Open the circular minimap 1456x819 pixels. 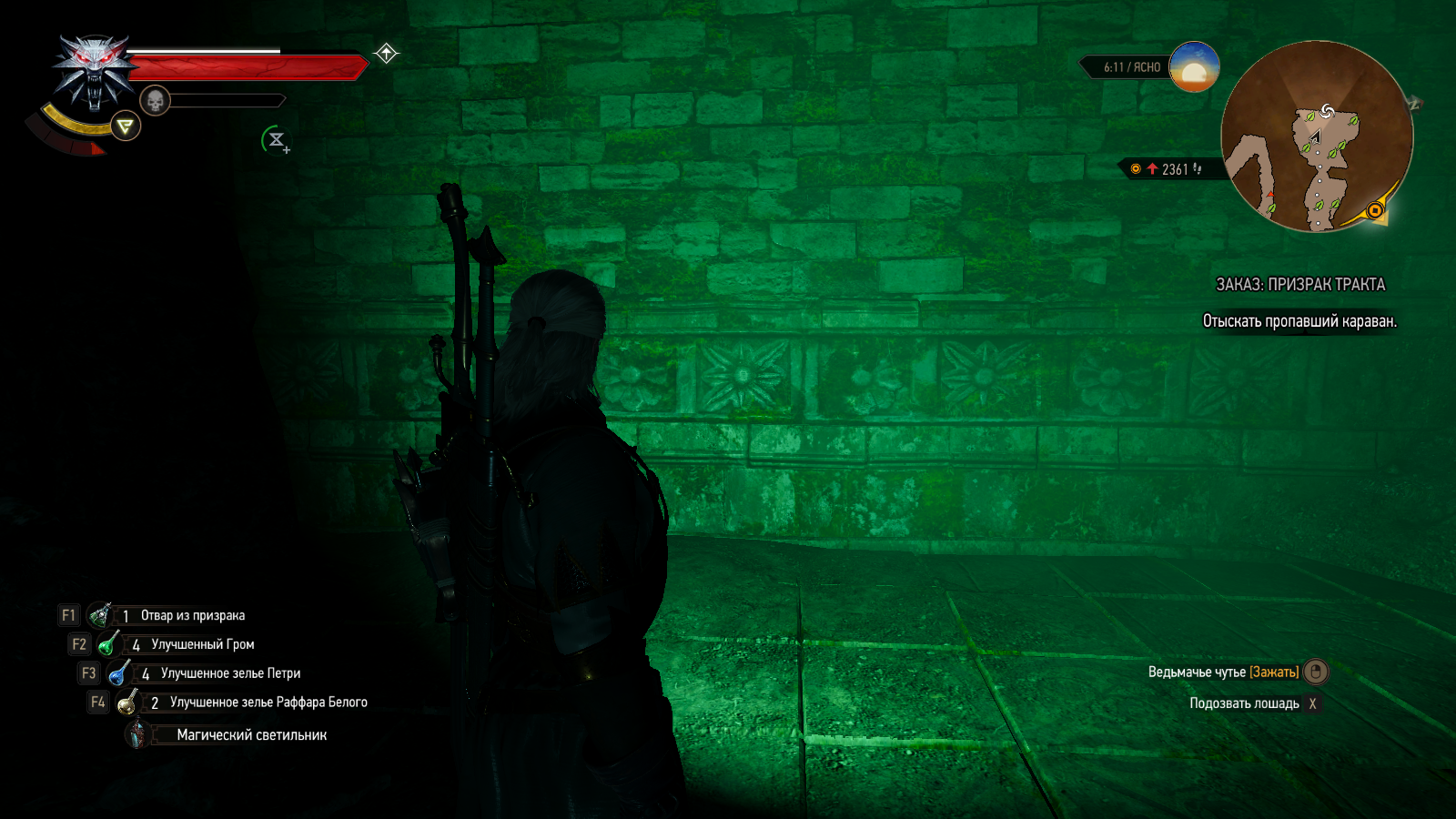(1316, 136)
